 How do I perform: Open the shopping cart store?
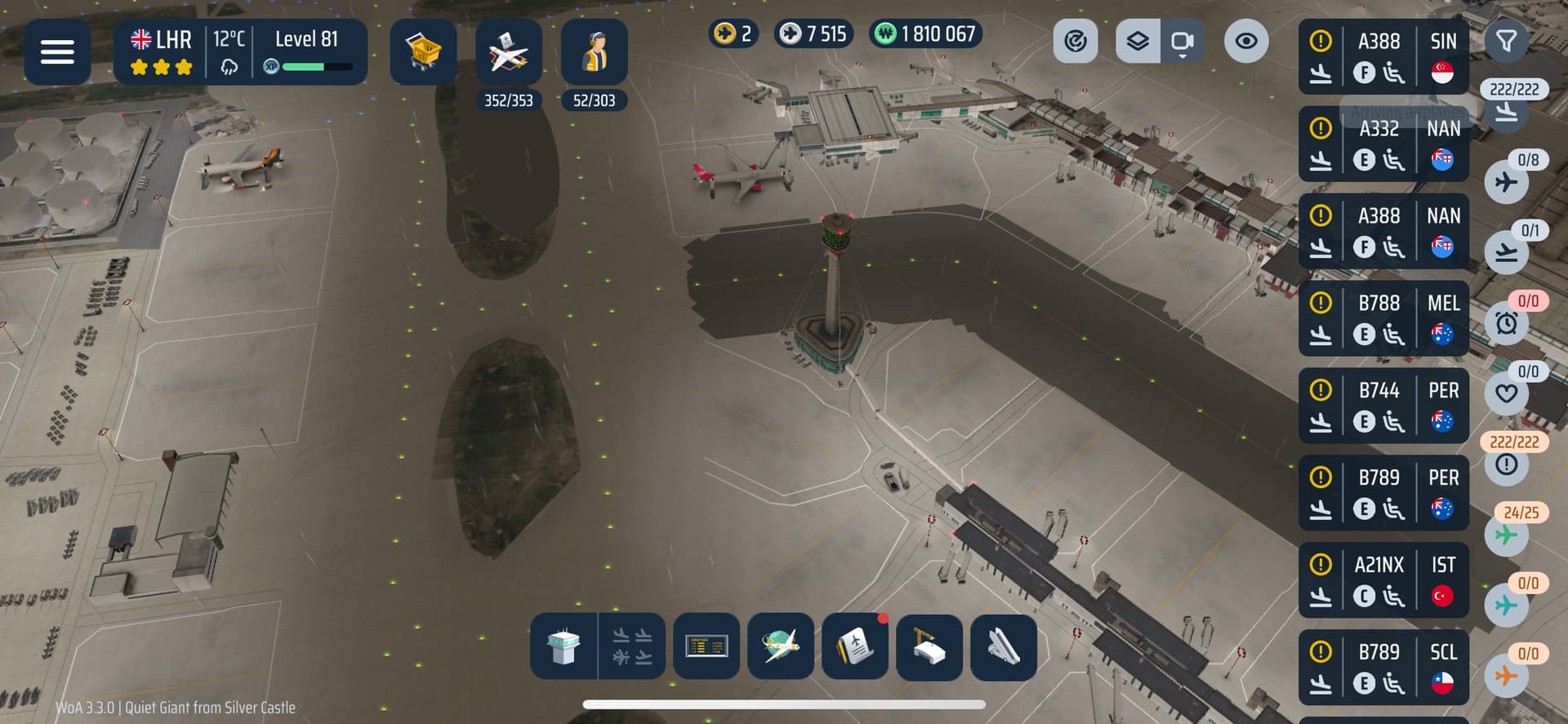click(x=423, y=52)
